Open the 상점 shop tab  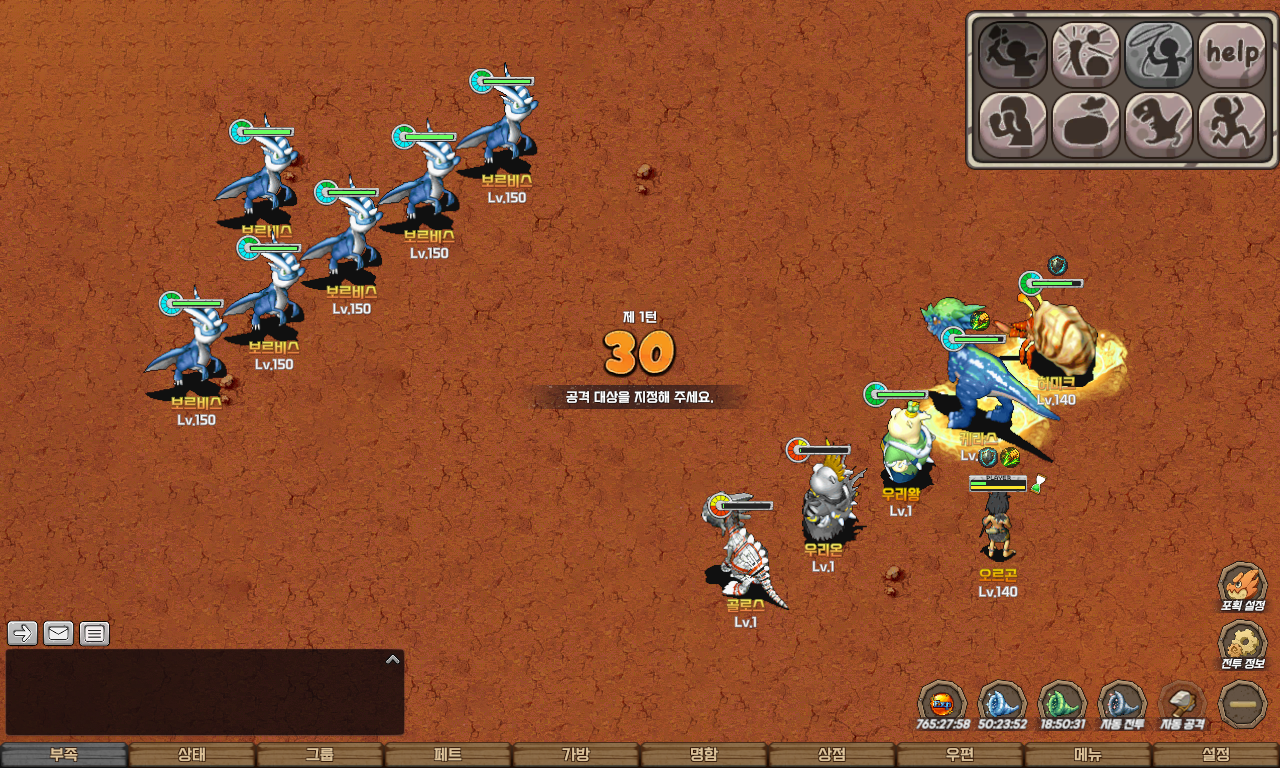click(832, 755)
